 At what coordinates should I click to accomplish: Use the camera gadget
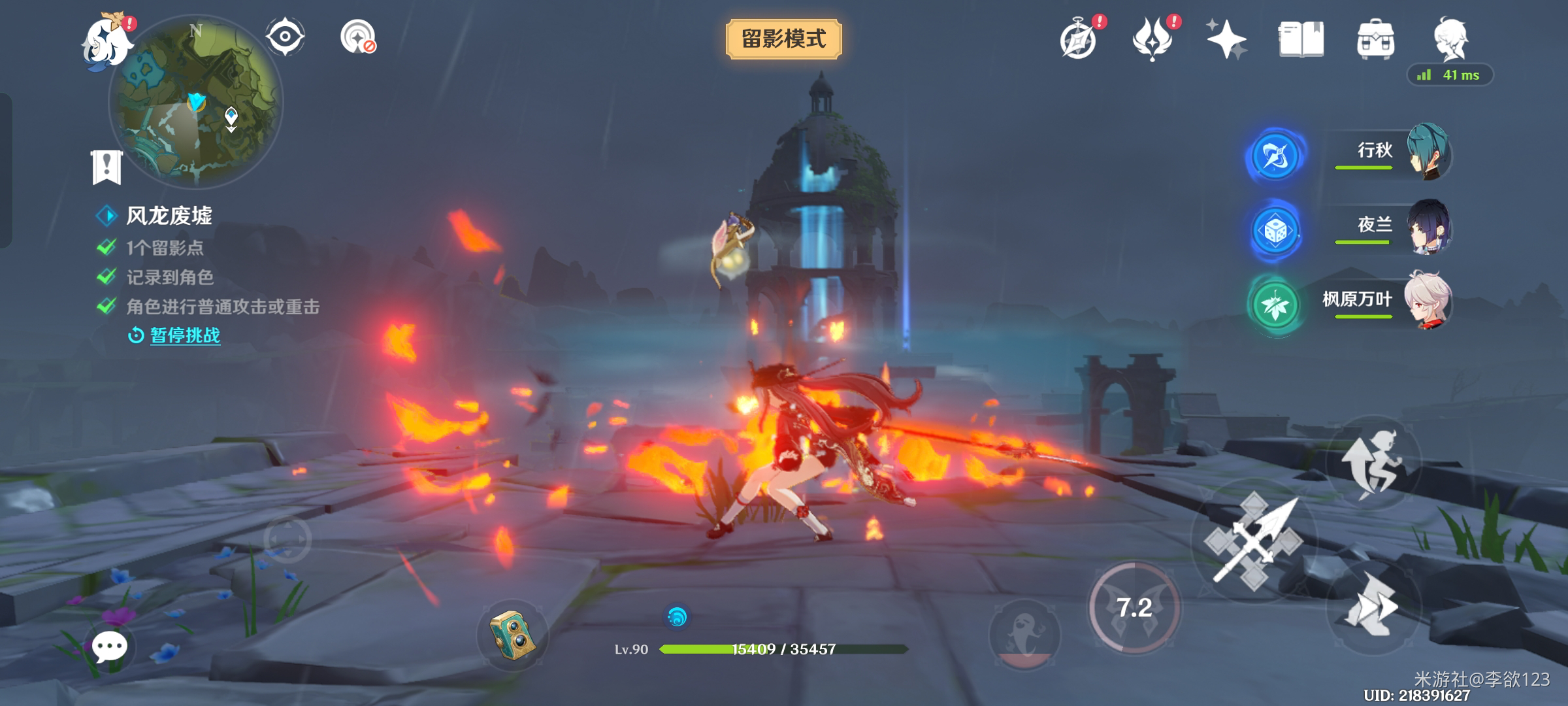pyautogui.click(x=513, y=635)
